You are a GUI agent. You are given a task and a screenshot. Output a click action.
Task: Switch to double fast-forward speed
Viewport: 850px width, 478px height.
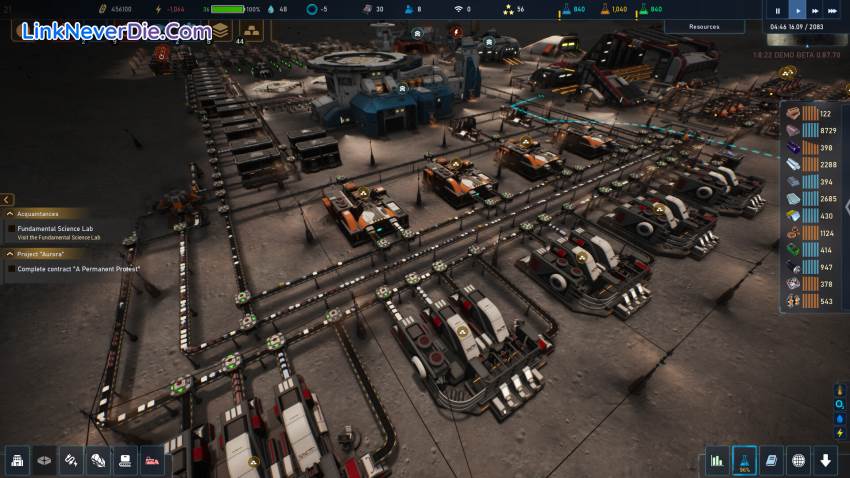pos(815,10)
